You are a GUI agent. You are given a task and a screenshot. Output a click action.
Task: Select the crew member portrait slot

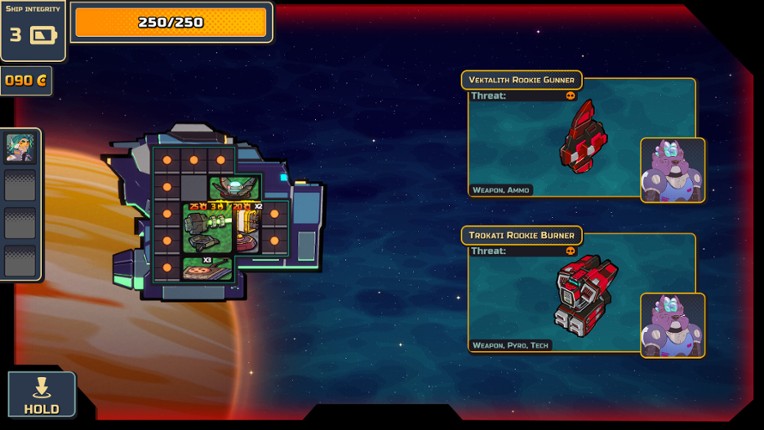point(20,148)
